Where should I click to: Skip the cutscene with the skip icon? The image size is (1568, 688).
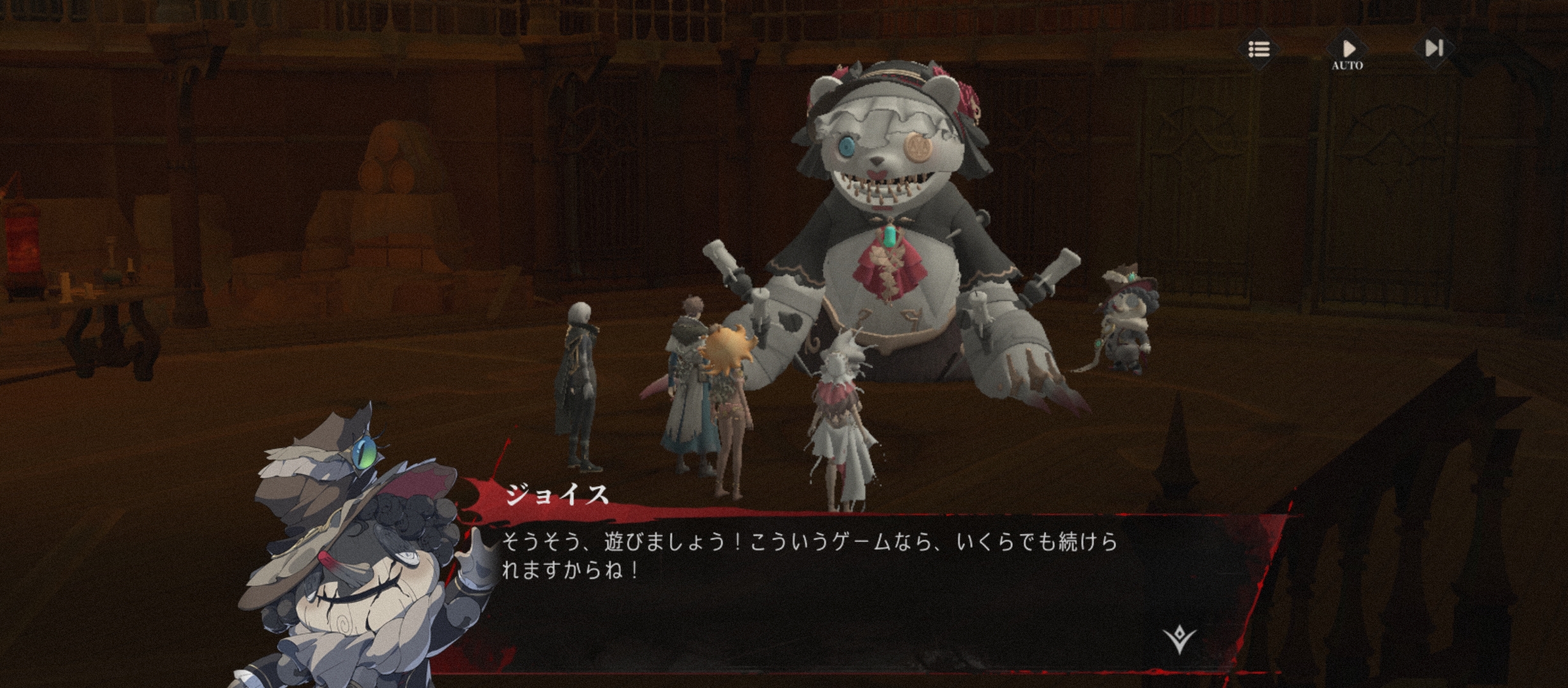1434,48
